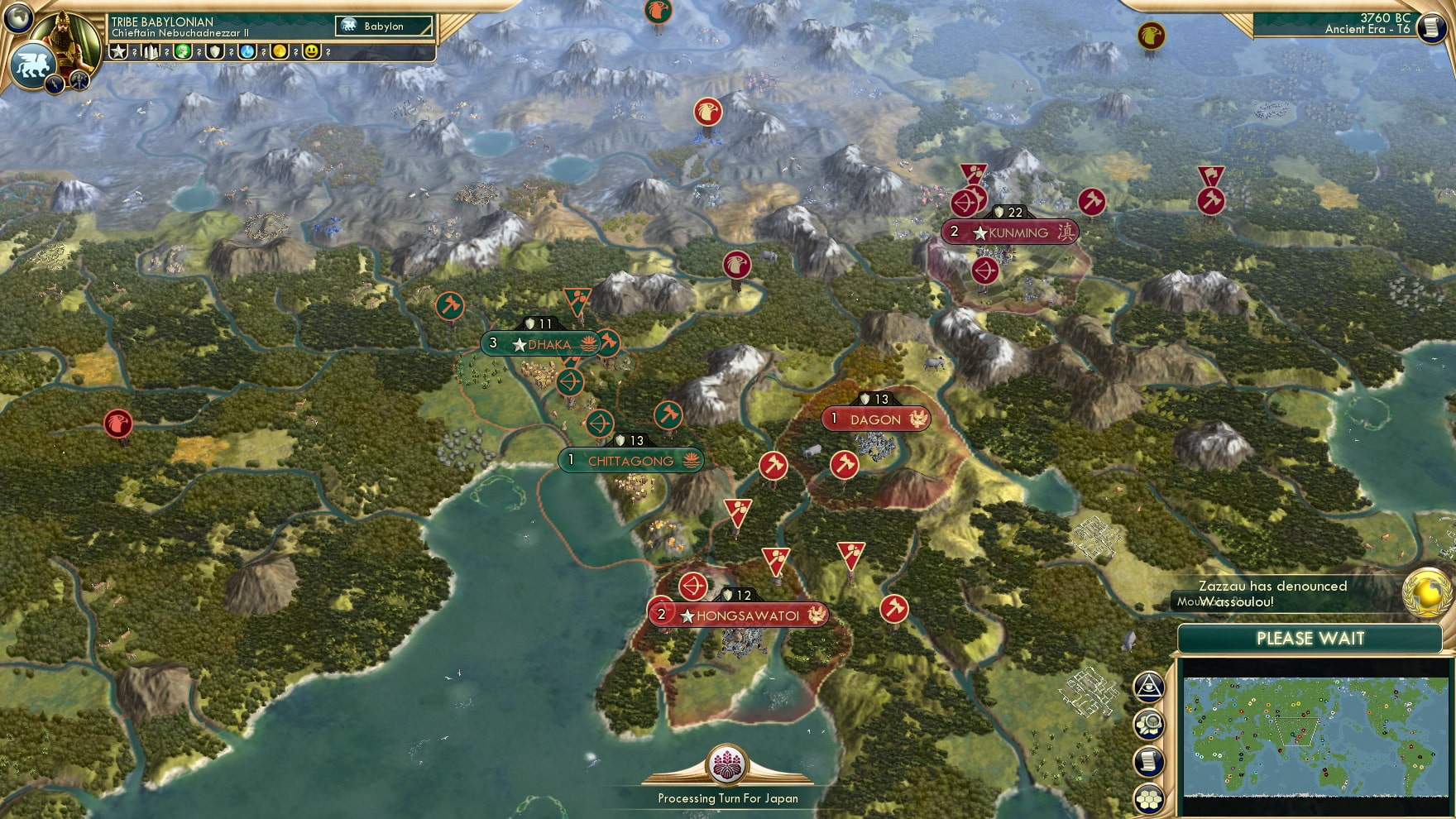Image resolution: width=1456 pixels, height=819 pixels.
Task: Open map options via magnifier button
Action: (1150, 724)
